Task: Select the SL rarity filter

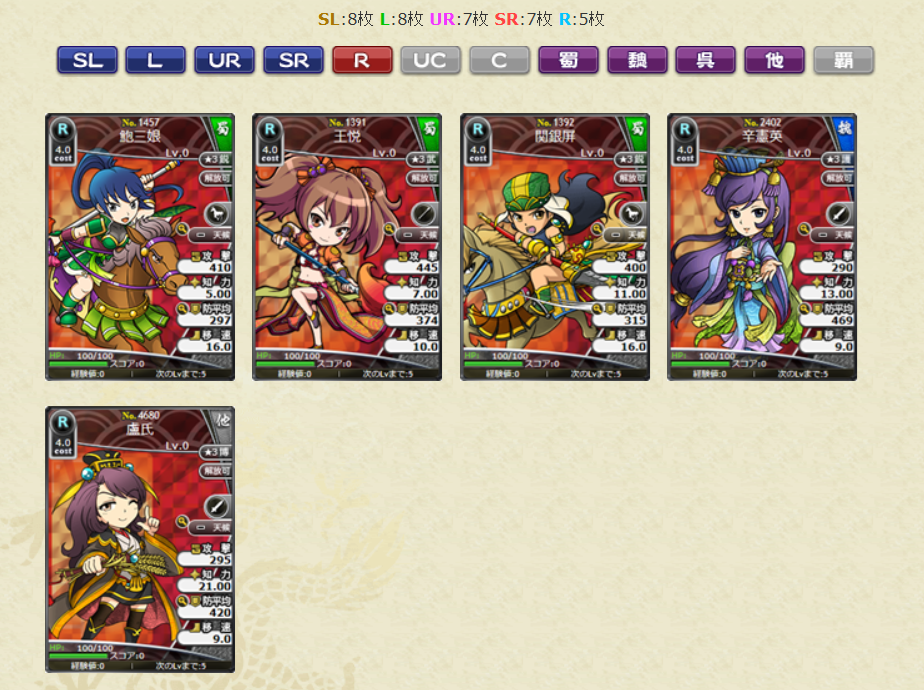Action: (x=87, y=60)
